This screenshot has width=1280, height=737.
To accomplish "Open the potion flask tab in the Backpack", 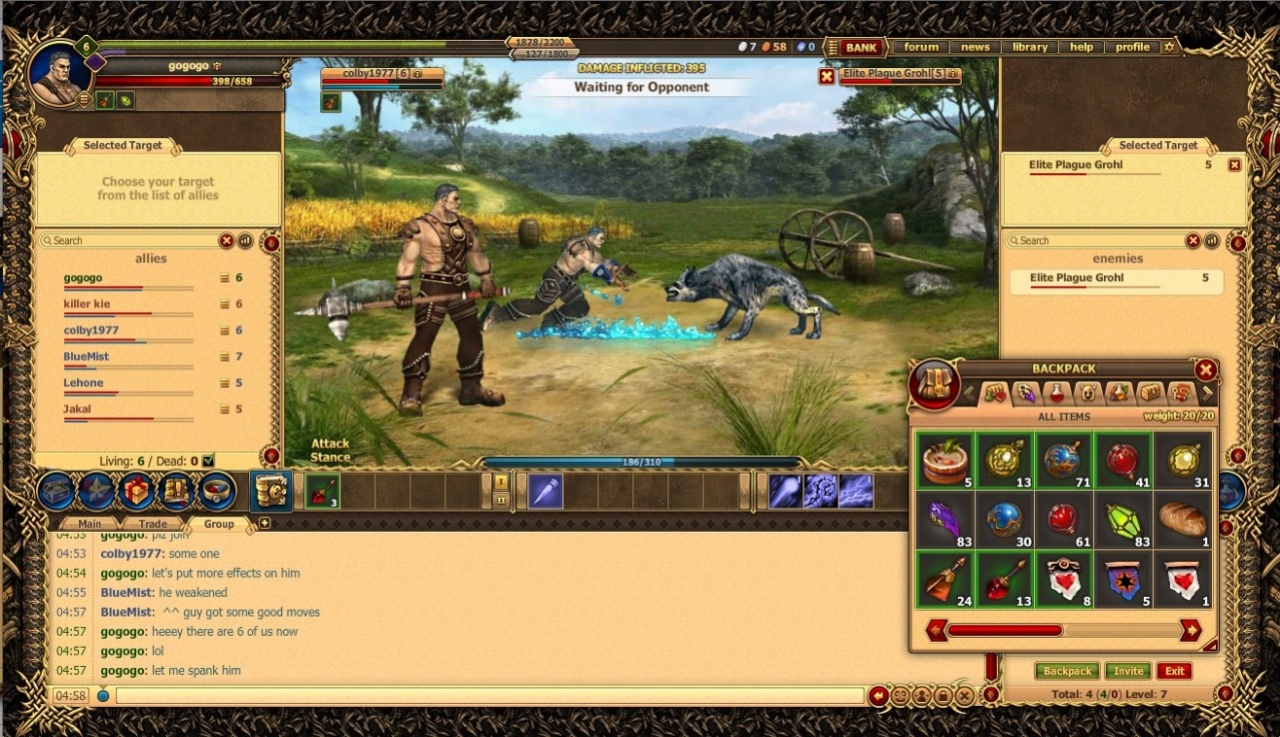I will click(x=1055, y=394).
